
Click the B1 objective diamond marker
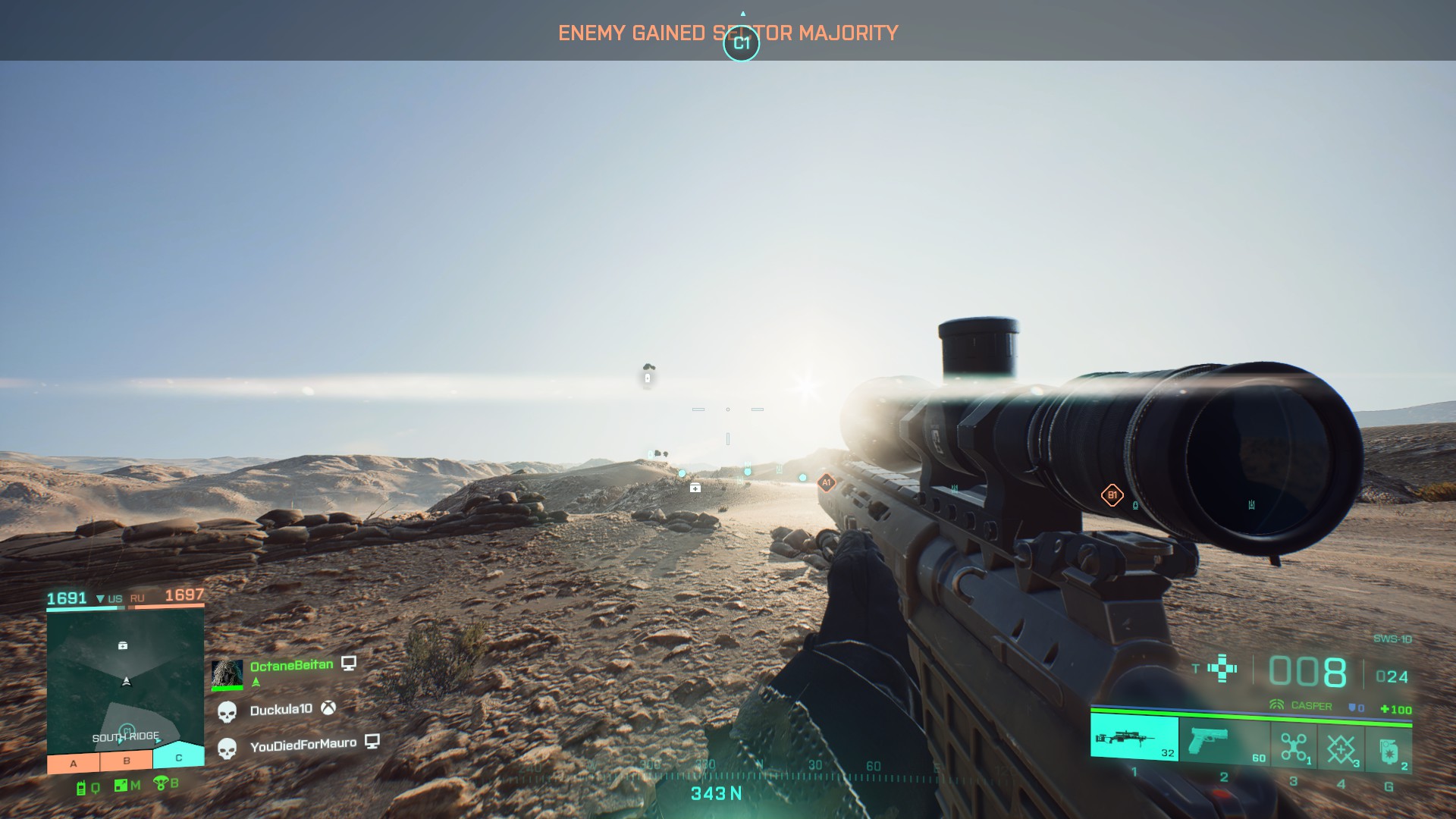pos(1112,495)
